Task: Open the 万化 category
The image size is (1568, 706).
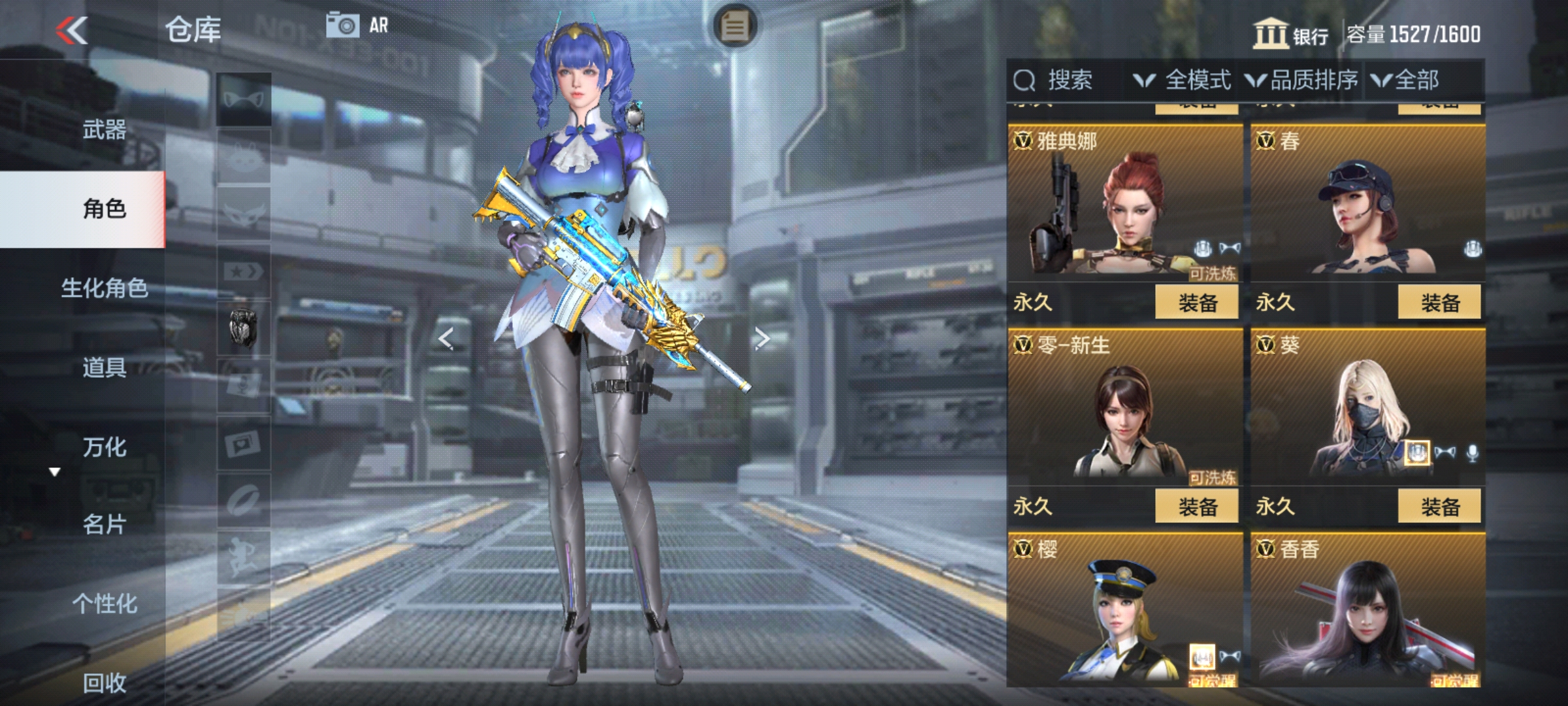Action: (x=105, y=447)
